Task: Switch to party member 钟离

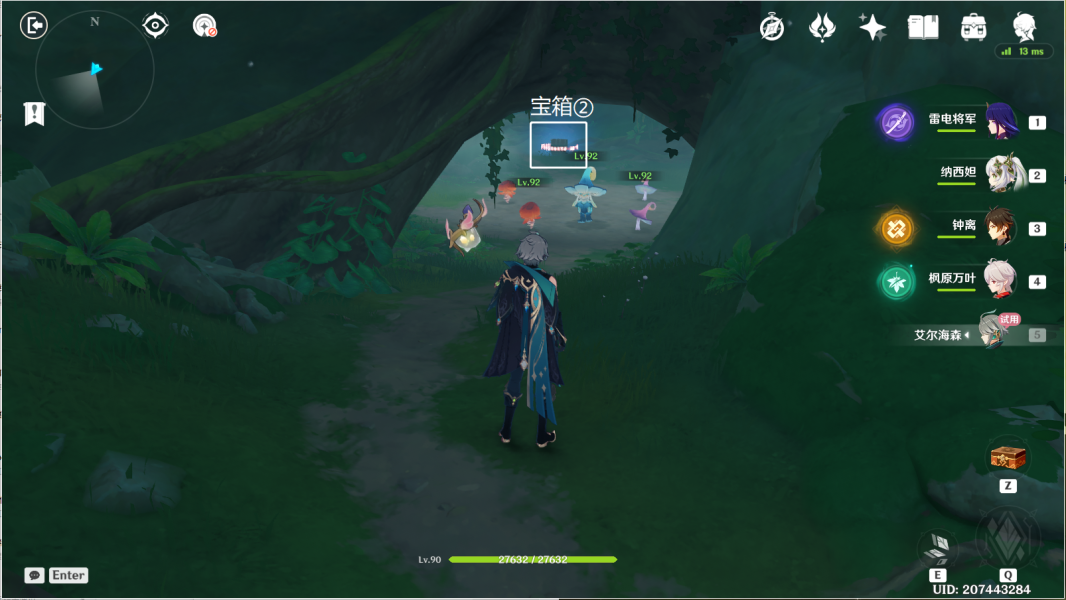Action: pos(1000,228)
